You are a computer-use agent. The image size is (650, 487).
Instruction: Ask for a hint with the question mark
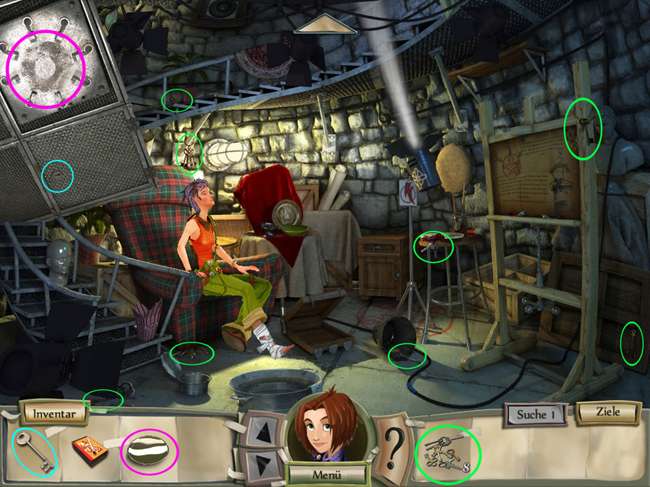pos(394,439)
